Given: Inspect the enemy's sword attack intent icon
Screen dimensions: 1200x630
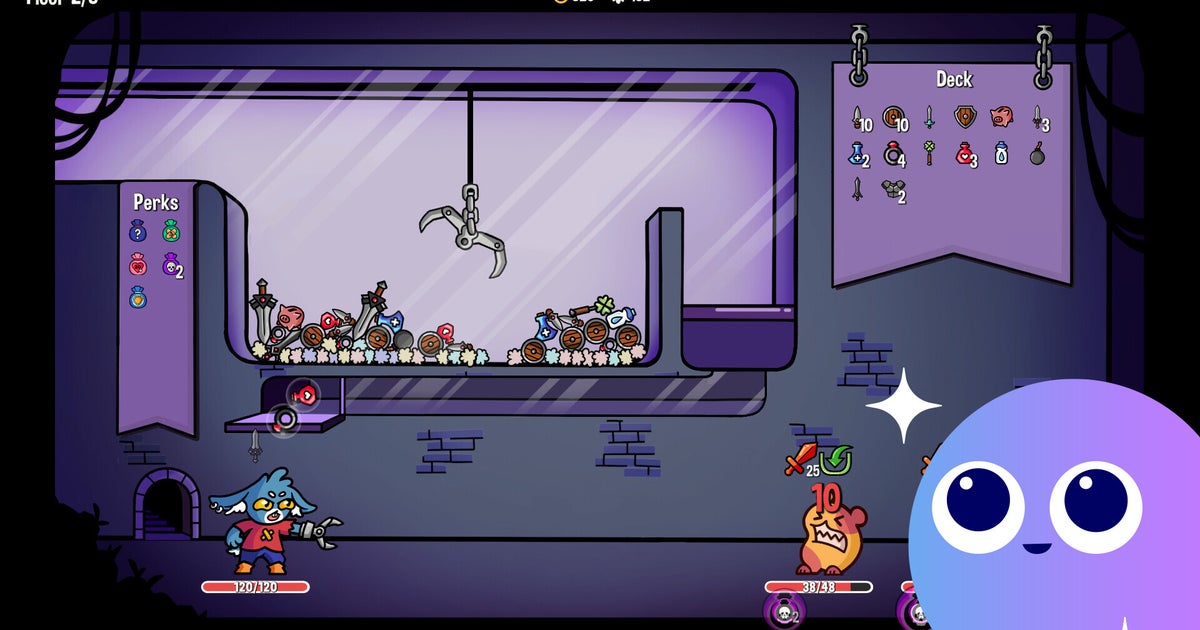Looking at the screenshot, I should tap(798, 459).
